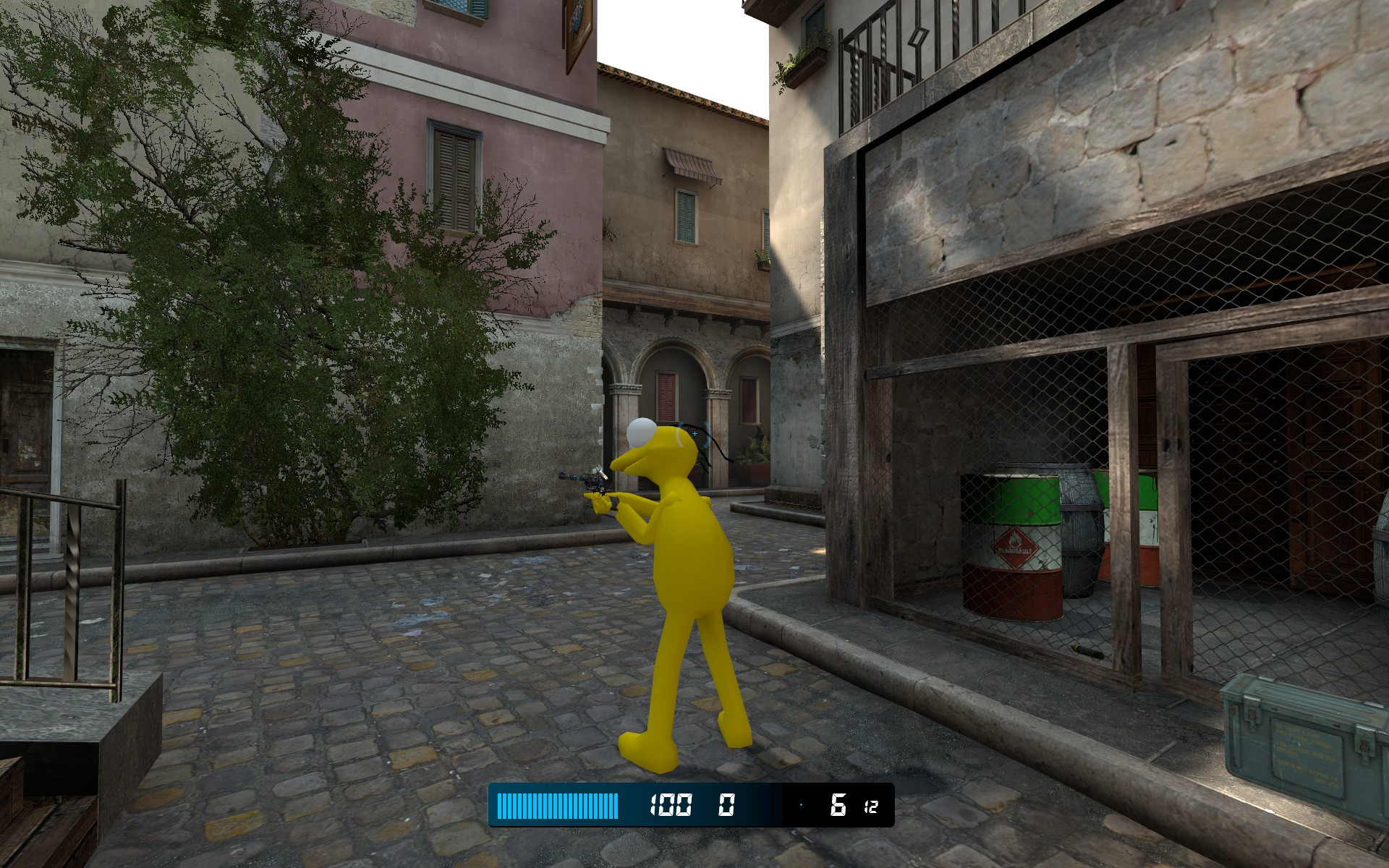Click the blue crosshair near the character's head
Viewport: 1389px width, 868px height.
(694, 434)
